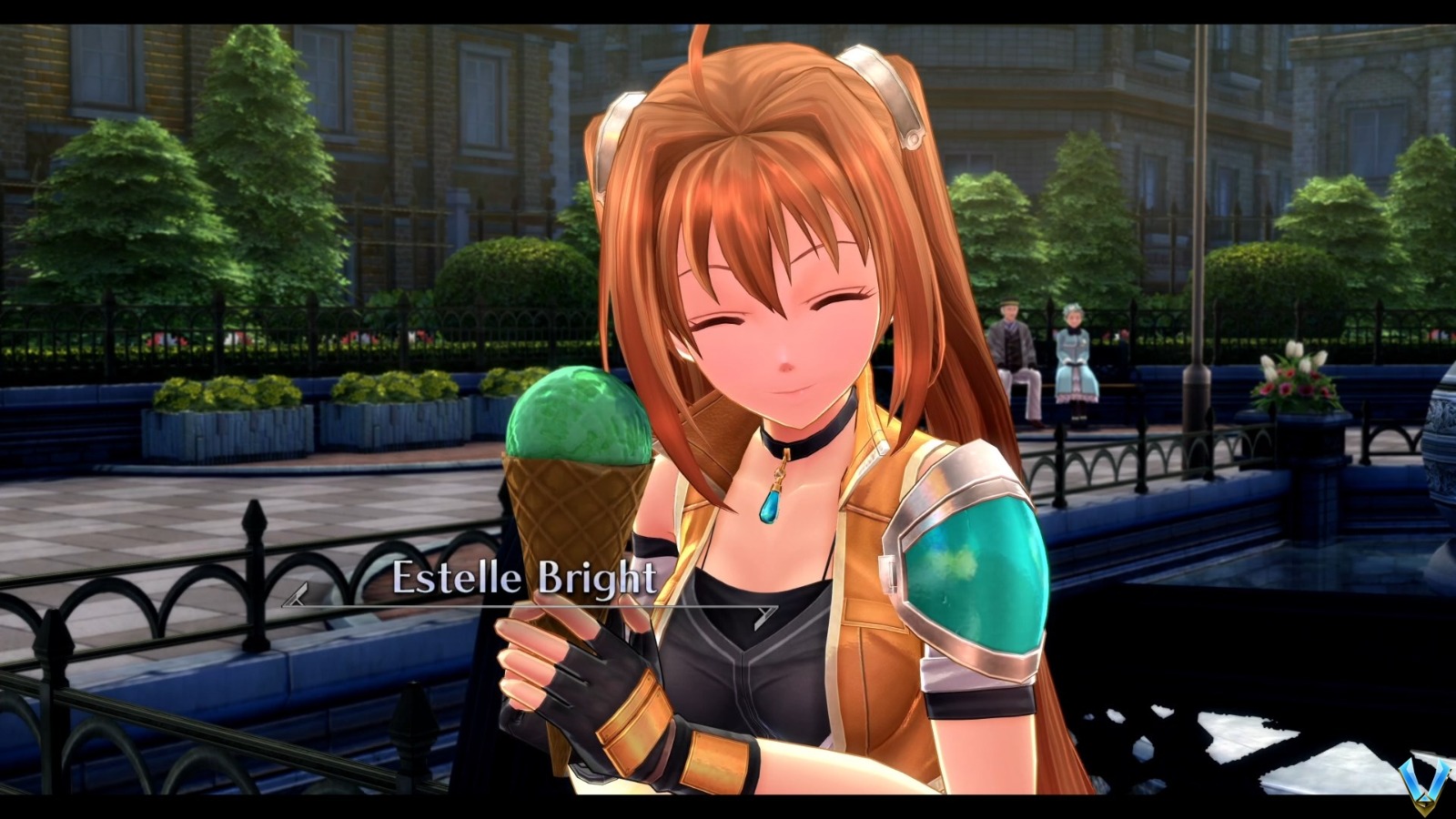The image size is (1456, 819).
Task: Select the Estelle Bright name label
Action: (x=525, y=576)
